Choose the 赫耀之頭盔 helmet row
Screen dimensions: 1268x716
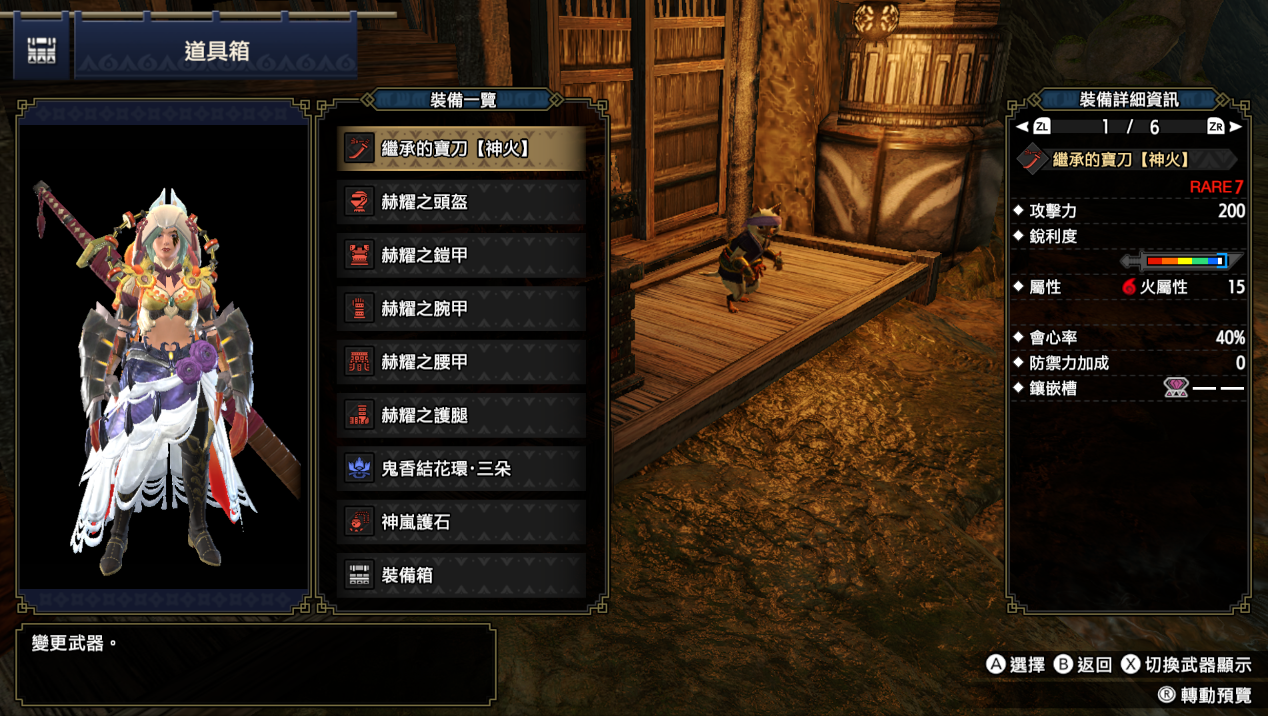pos(461,202)
